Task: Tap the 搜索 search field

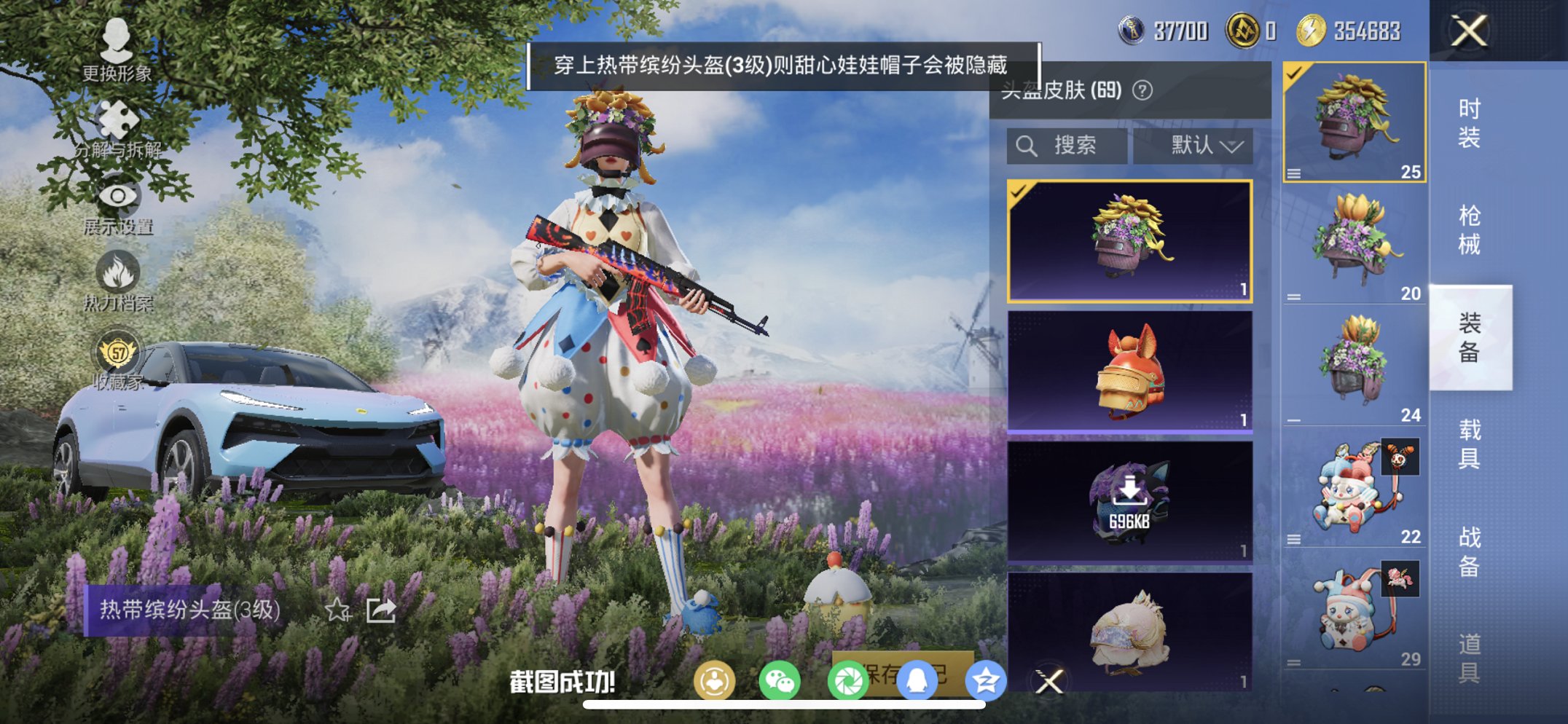Action: coord(1066,145)
